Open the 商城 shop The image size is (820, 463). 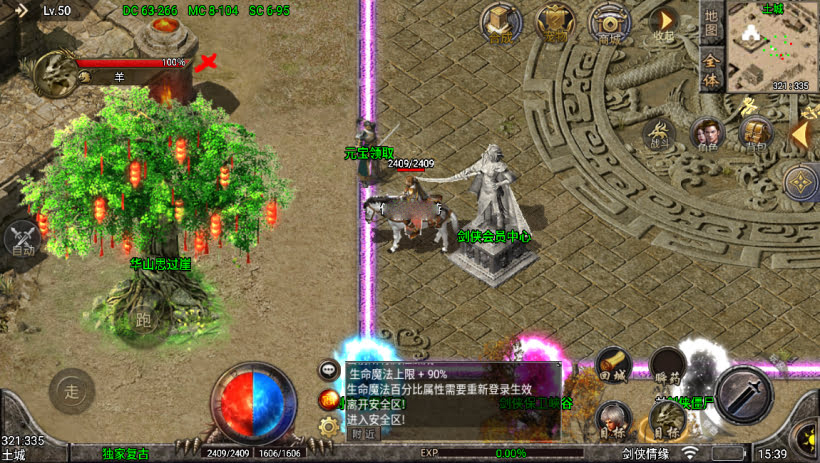(x=608, y=22)
